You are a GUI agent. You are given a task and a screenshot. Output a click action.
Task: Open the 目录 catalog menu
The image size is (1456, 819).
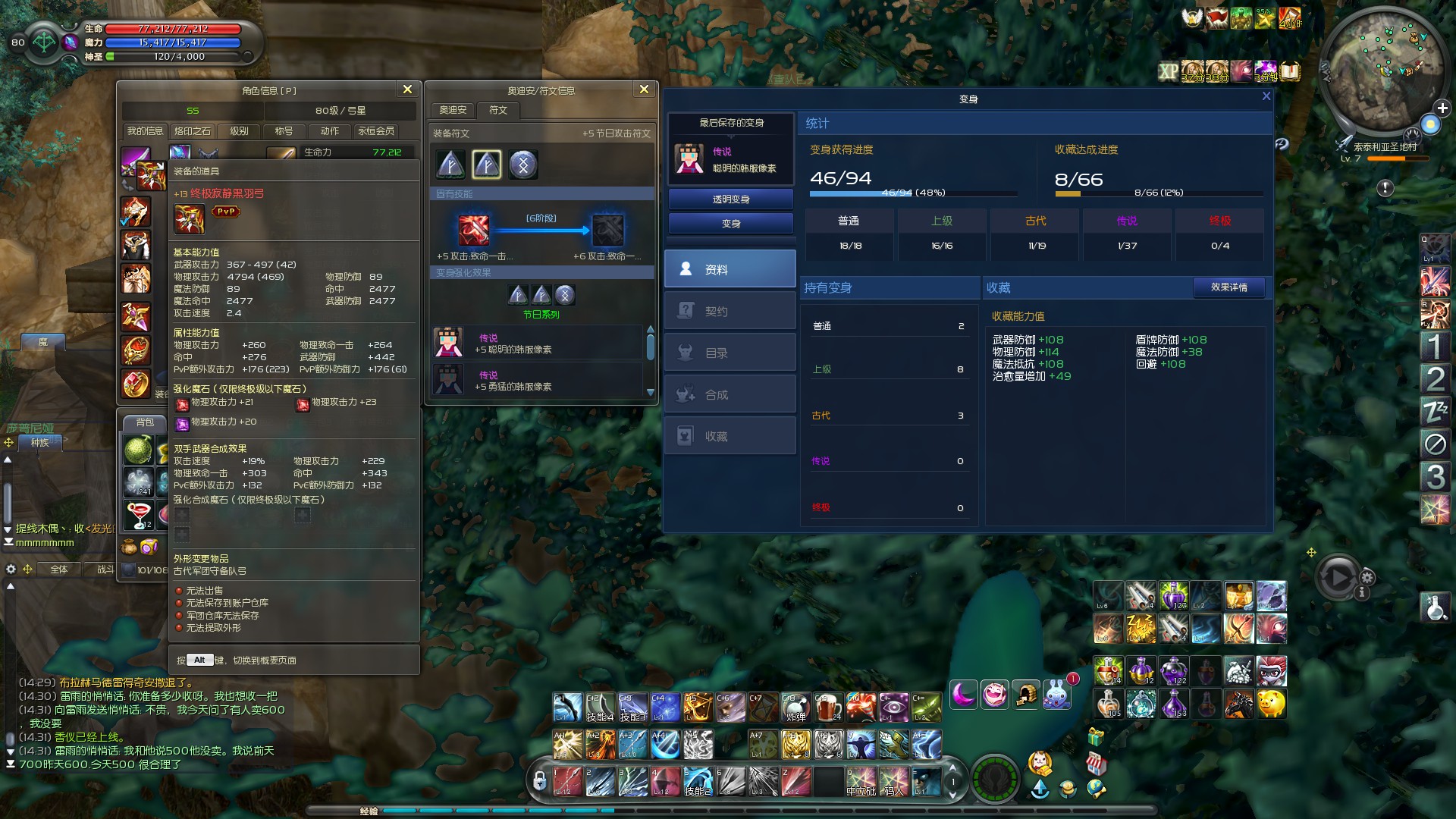click(730, 353)
